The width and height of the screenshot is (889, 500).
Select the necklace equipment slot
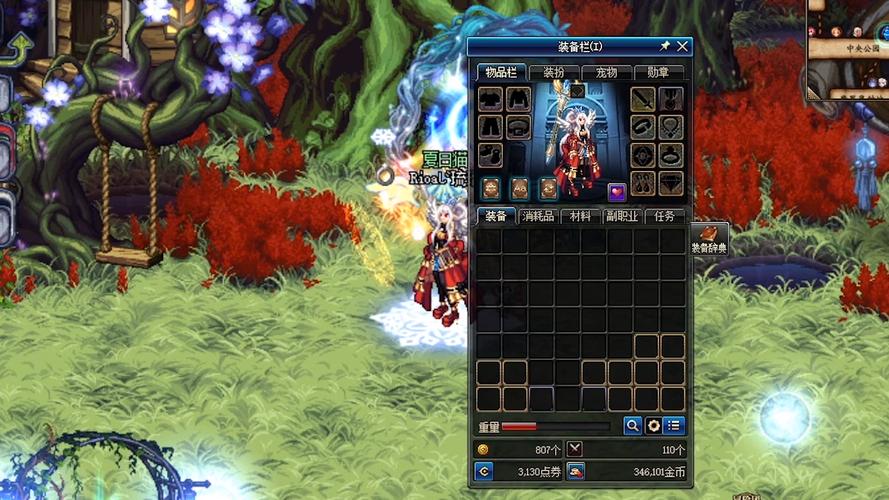click(670, 127)
